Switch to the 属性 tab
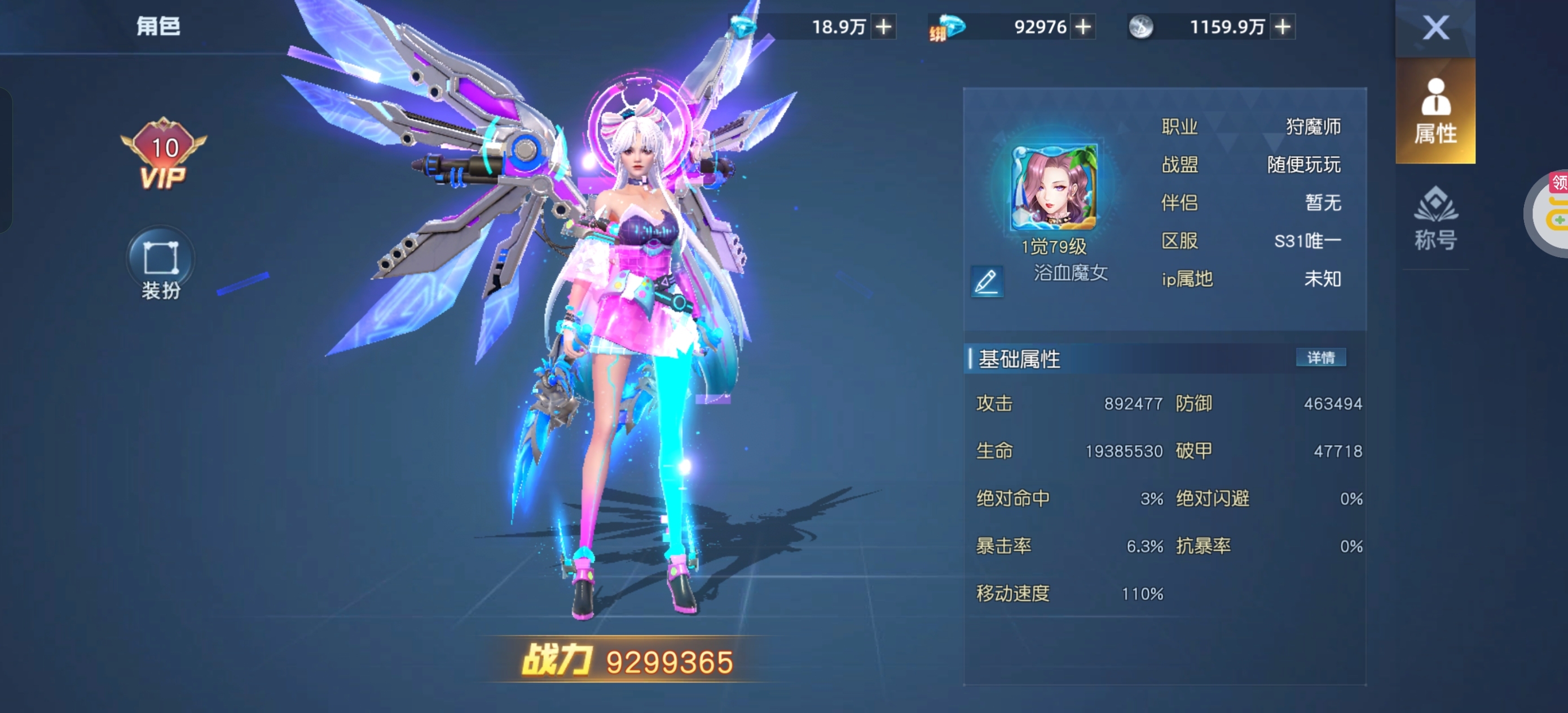The height and width of the screenshot is (713, 1568). click(x=1435, y=113)
